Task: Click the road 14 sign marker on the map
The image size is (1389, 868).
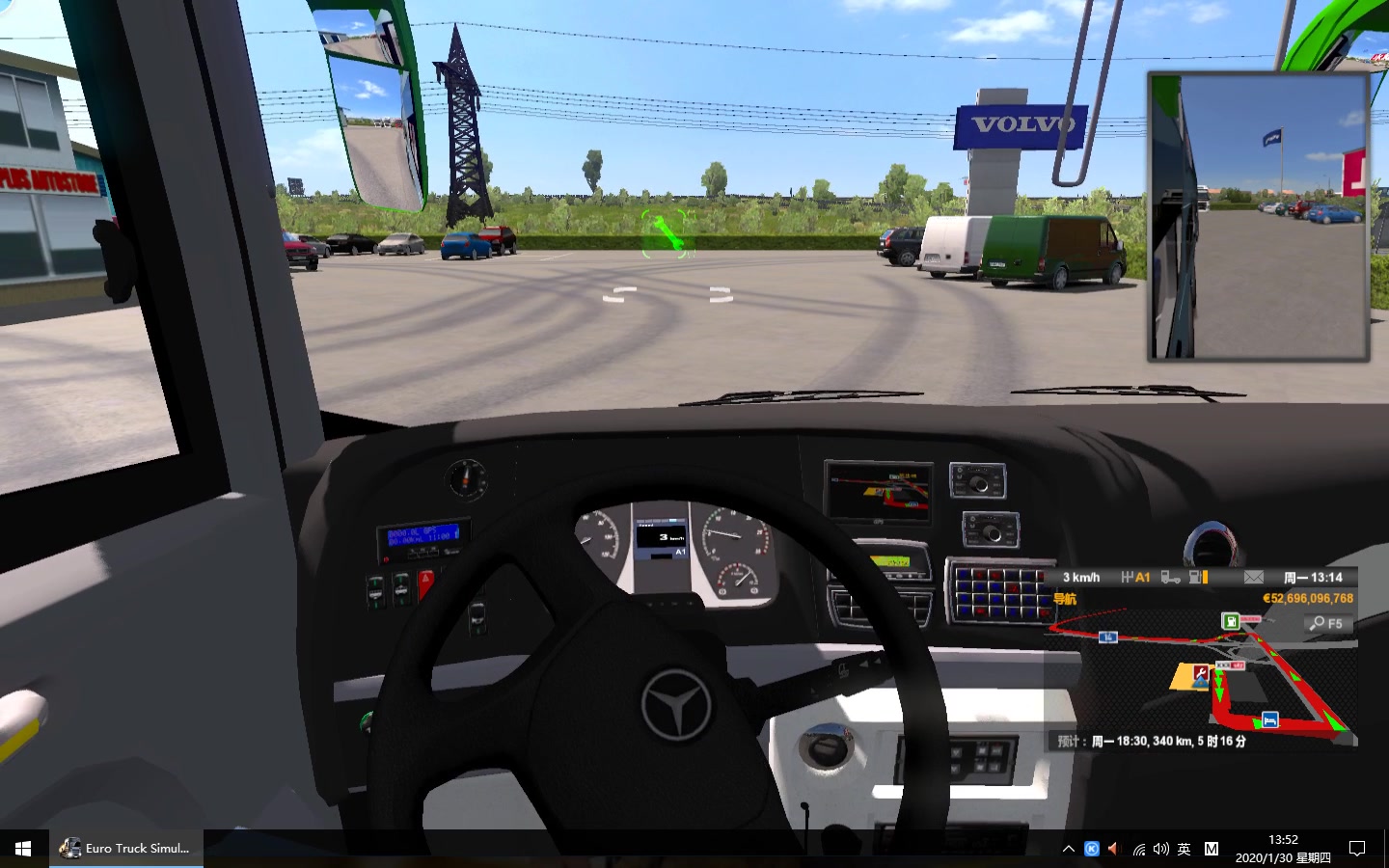Action: pos(1108,637)
